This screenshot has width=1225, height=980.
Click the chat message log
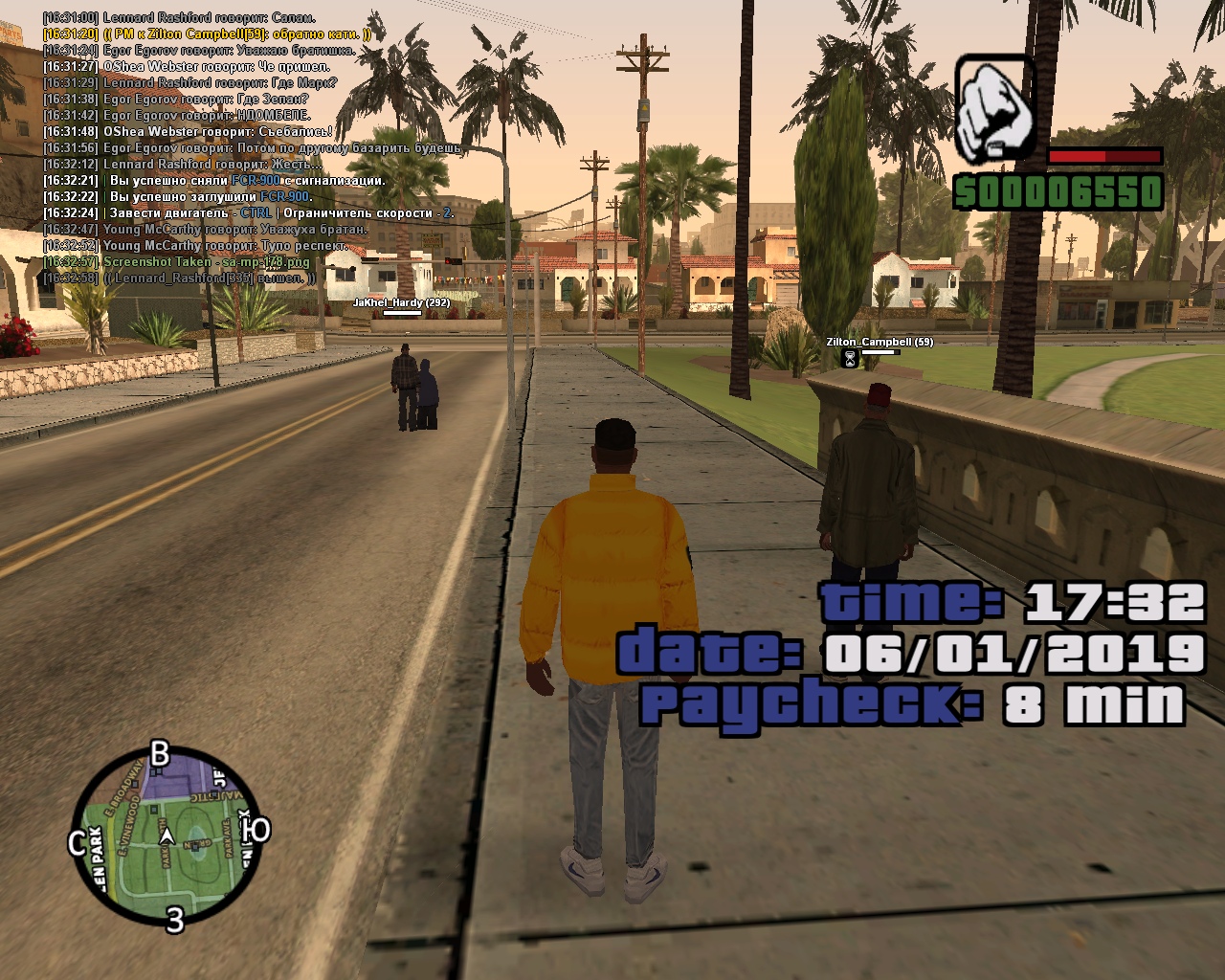(249, 147)
